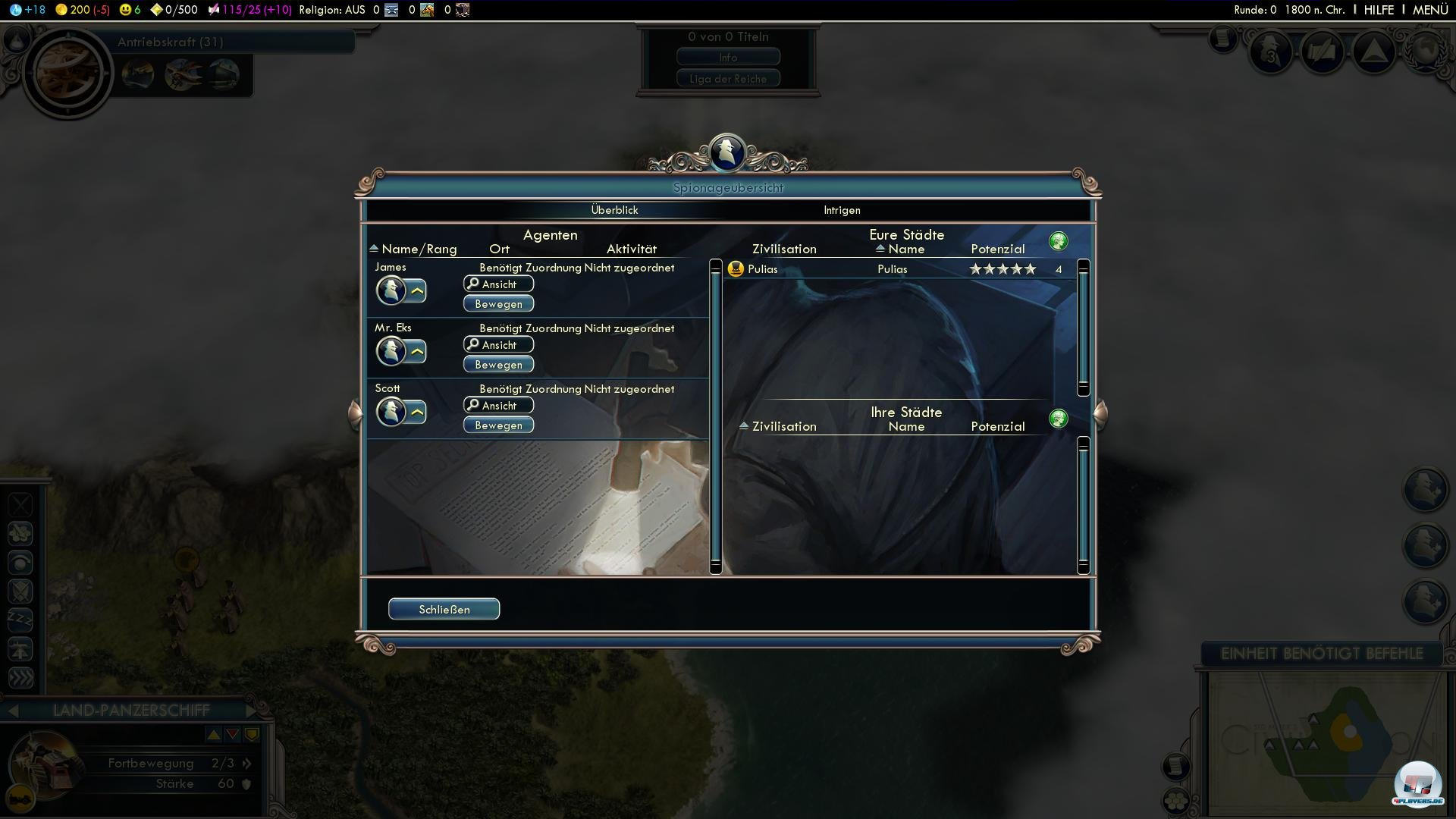
Task: Move agent James with Bewegen
Action: pos(498,304)
